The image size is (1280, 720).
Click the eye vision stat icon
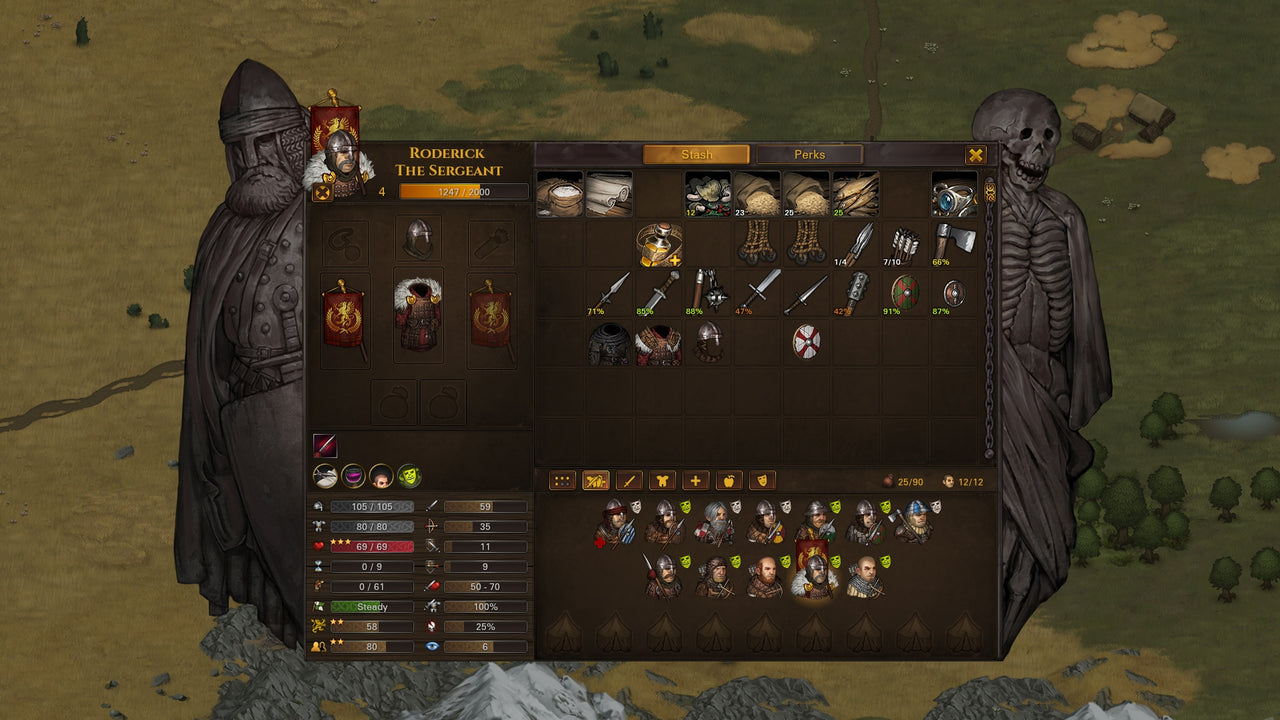tap(434, 646)
